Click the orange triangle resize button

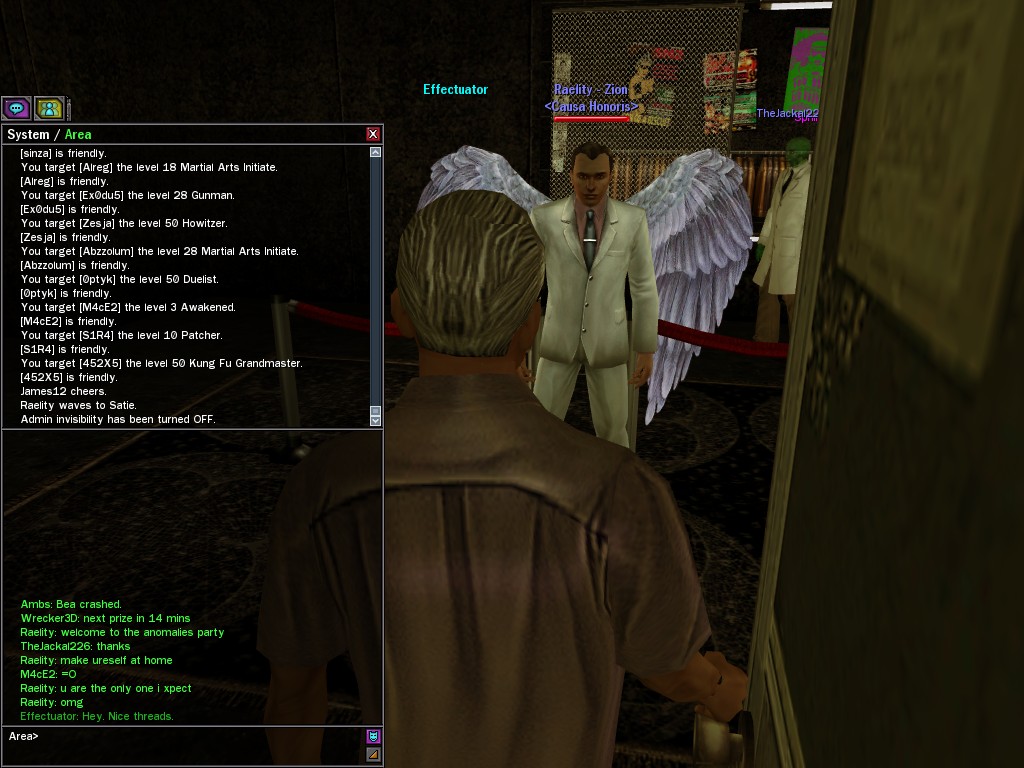pyautogui.click(x=373, y=754)
